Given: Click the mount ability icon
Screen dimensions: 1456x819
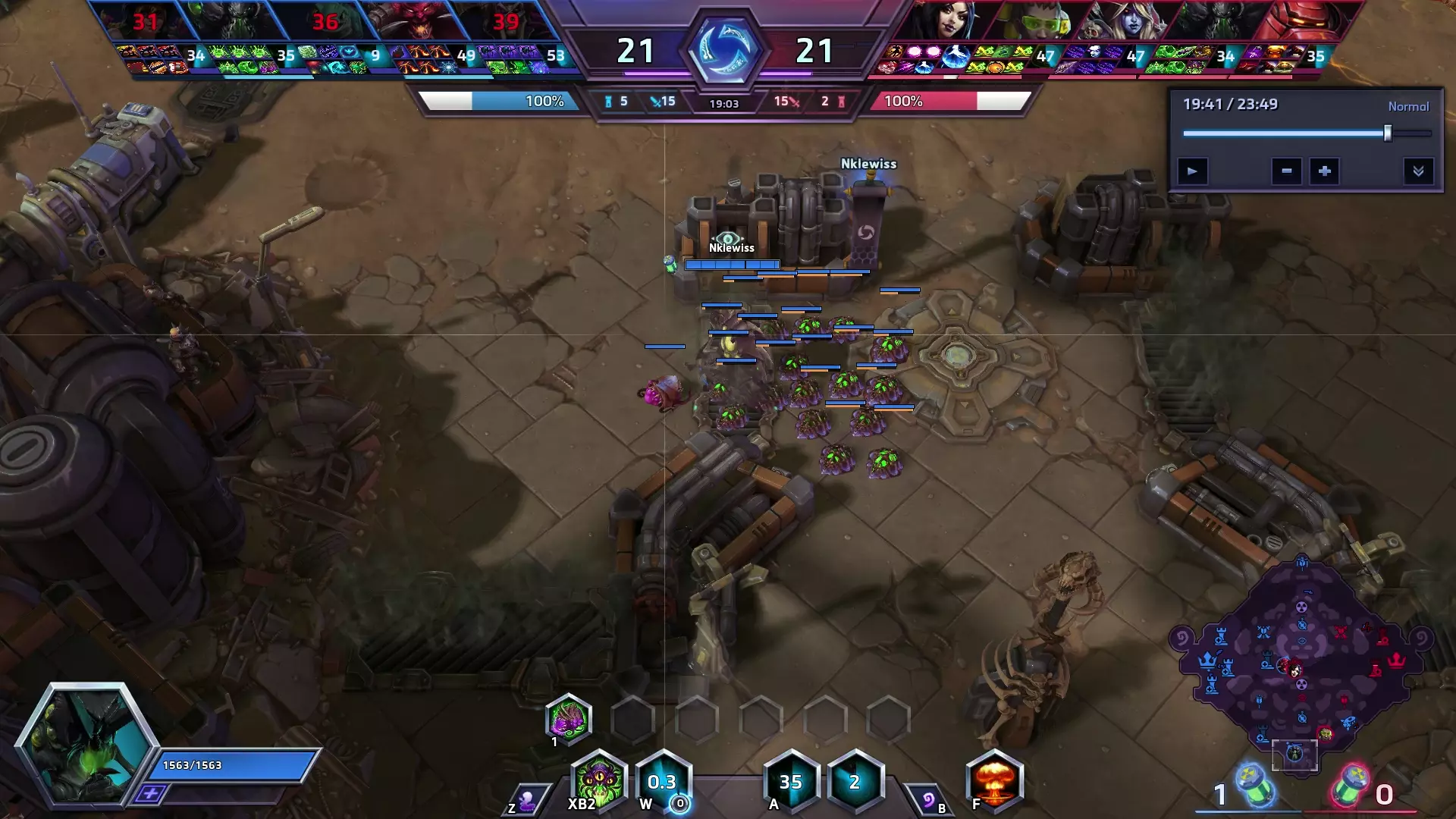Looking at the screenshot, I should (x=526, y=800).
